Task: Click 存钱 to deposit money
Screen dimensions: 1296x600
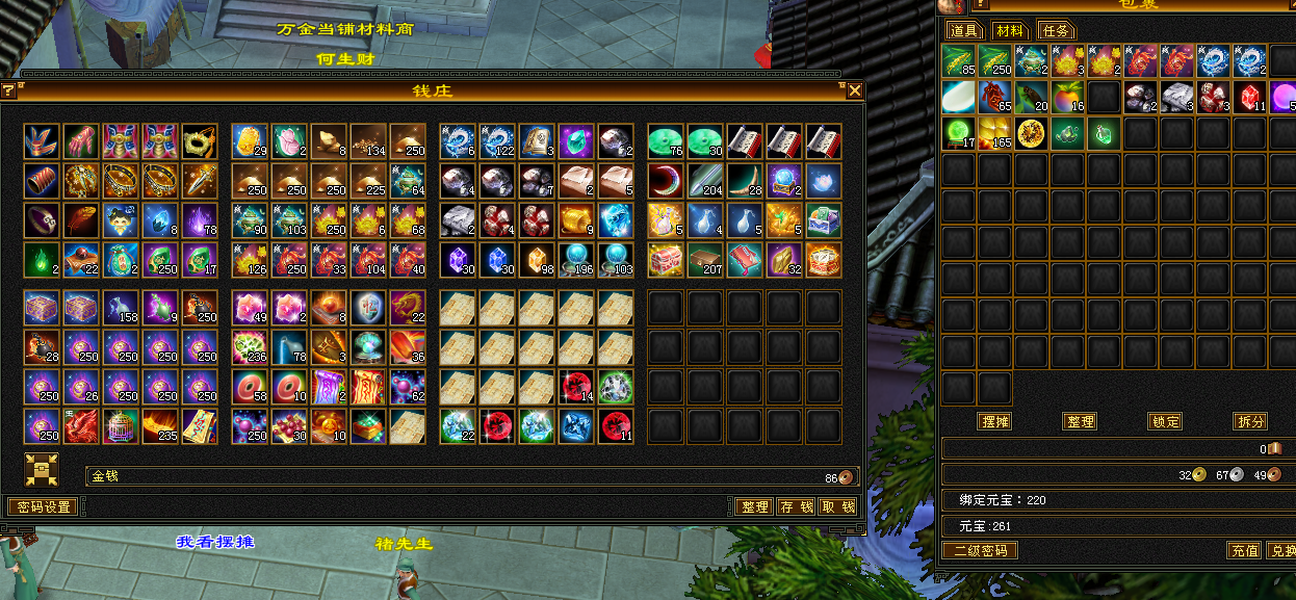Action: [796, 507]
